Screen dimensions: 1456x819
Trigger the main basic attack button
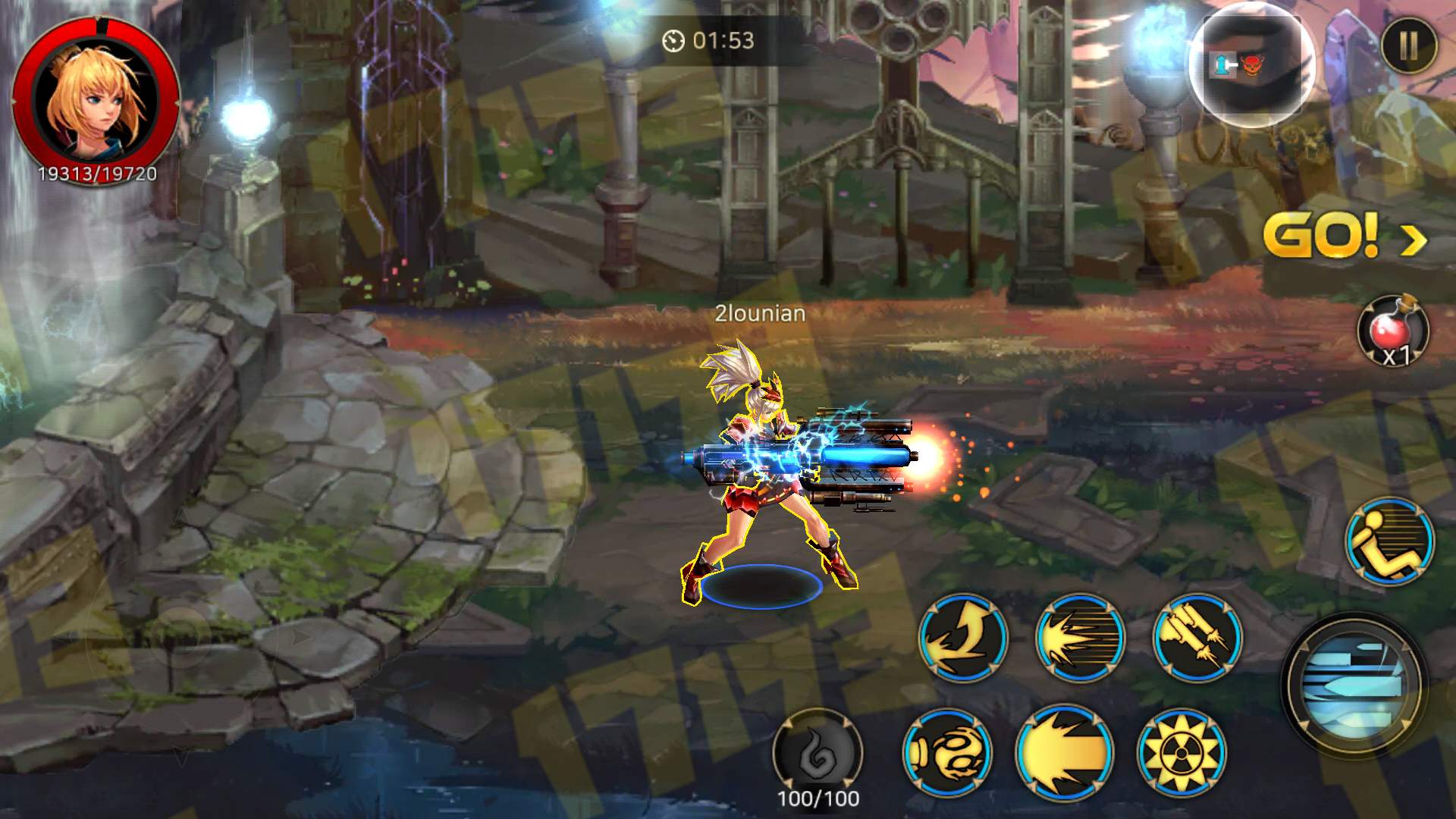point(1354,686)
